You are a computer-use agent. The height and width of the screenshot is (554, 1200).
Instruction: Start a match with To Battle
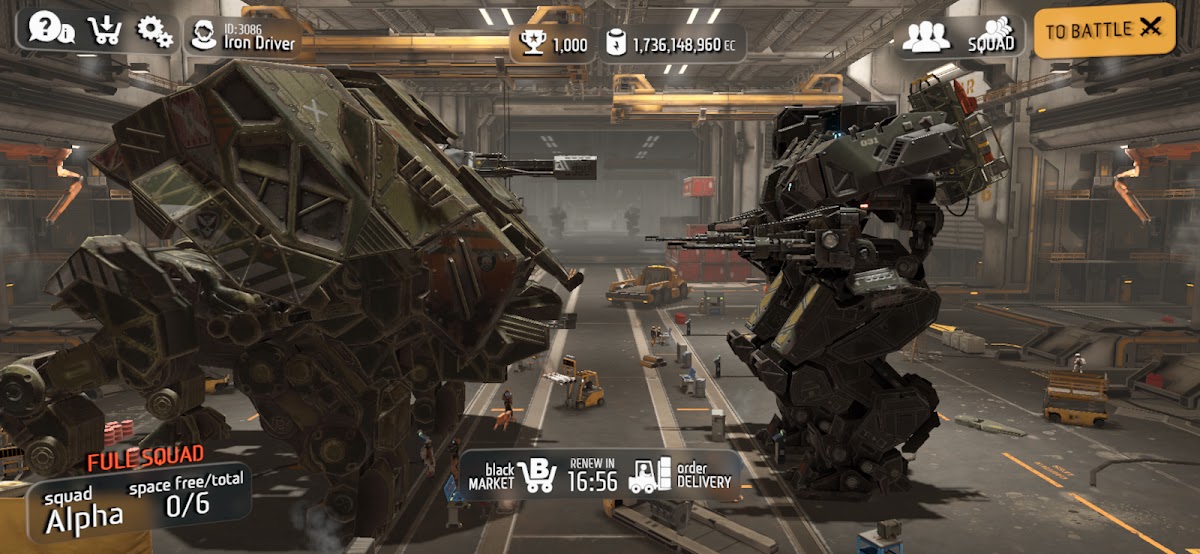(x=1104, y=31)
